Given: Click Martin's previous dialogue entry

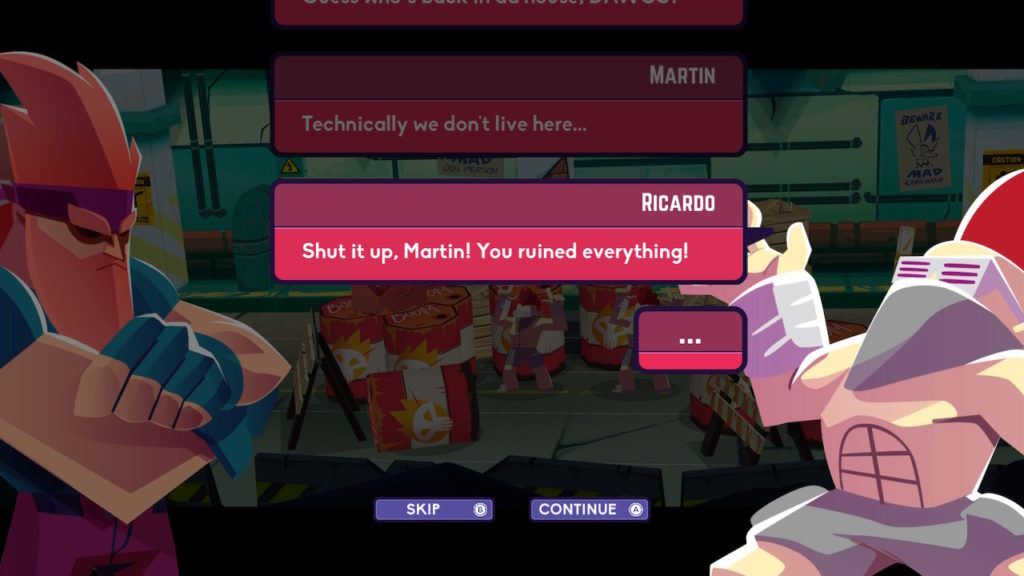Looking at the screenshot, I should click(x=508, y=123).
